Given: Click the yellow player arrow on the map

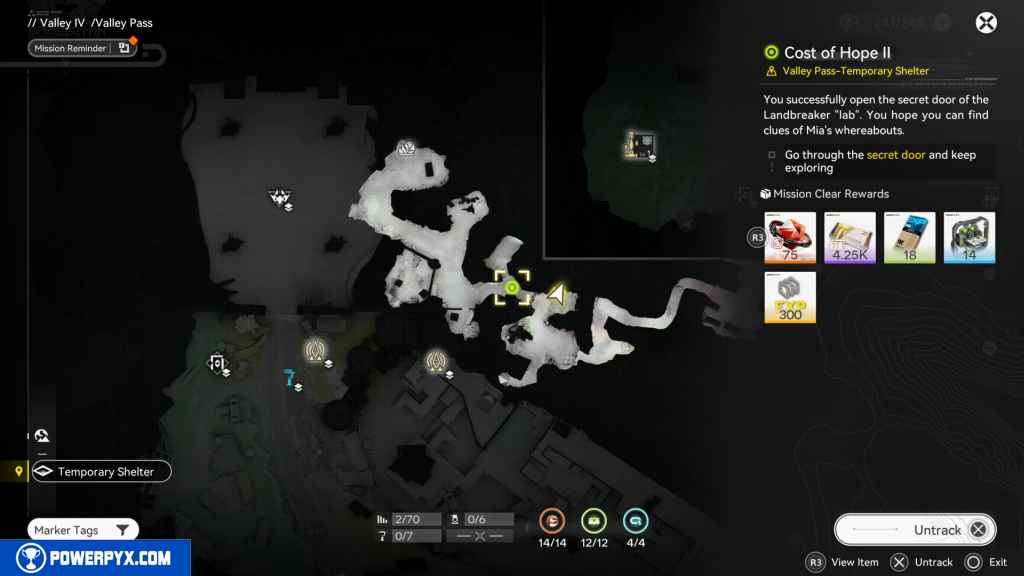Looking at the screenshot, I should coord(556,294).
